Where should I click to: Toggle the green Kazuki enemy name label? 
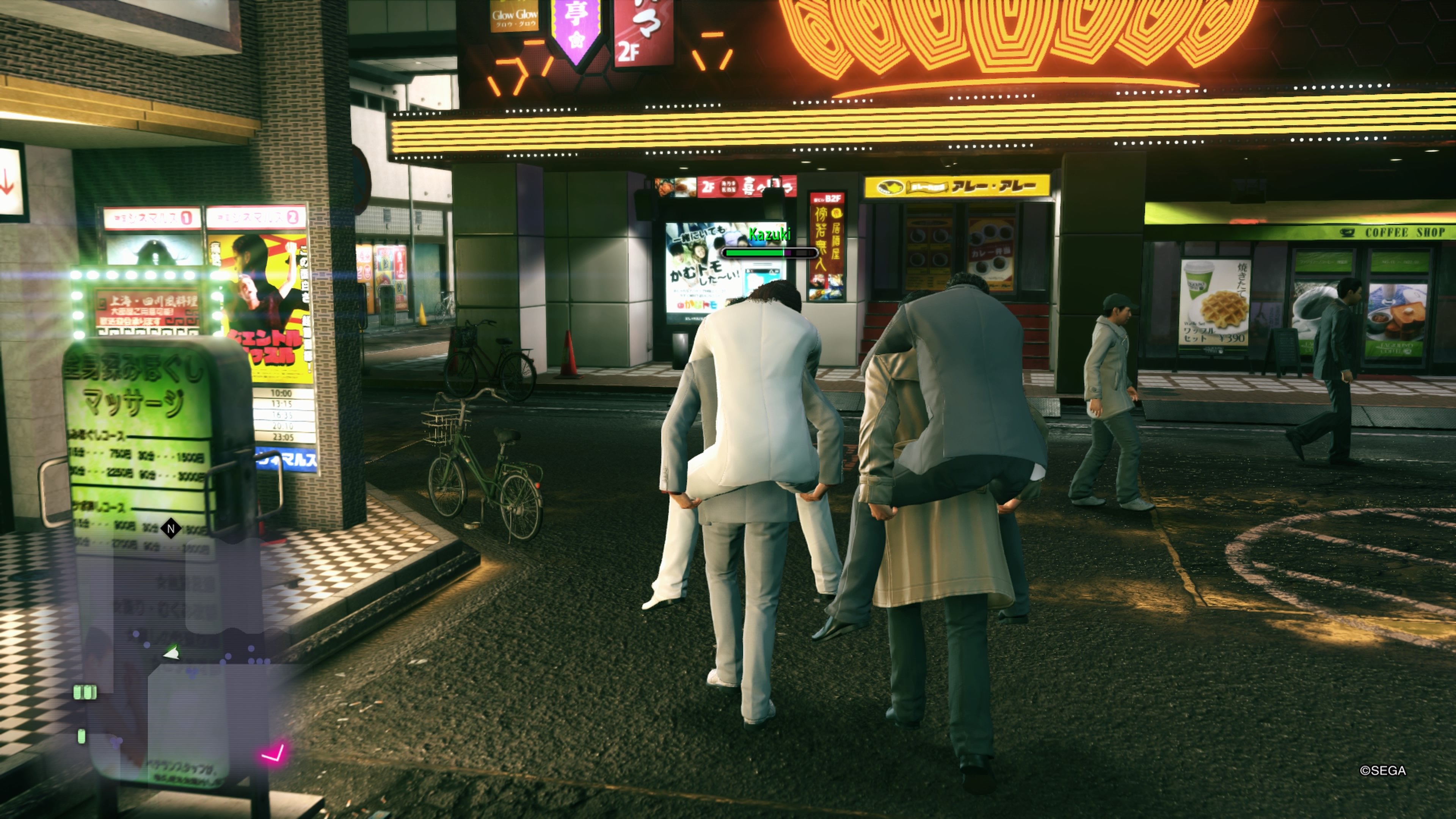(770, 234)
